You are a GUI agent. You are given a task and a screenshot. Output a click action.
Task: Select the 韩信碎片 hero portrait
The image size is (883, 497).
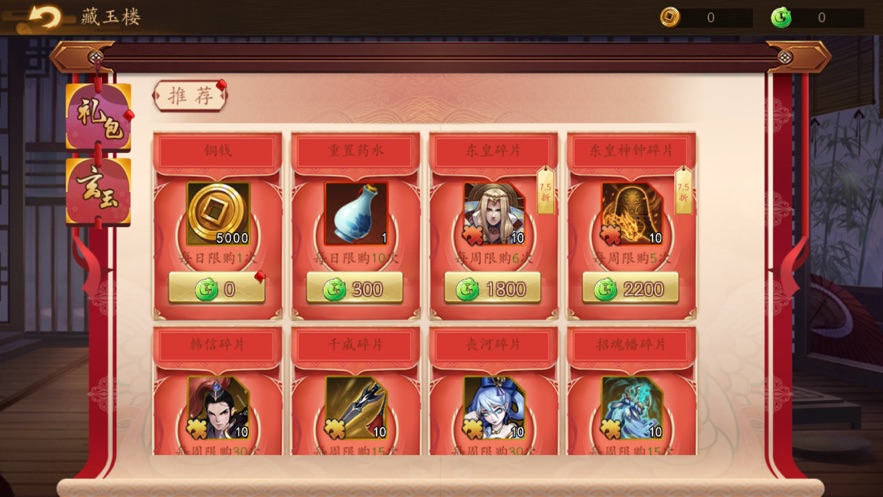[x=218, y=407]
